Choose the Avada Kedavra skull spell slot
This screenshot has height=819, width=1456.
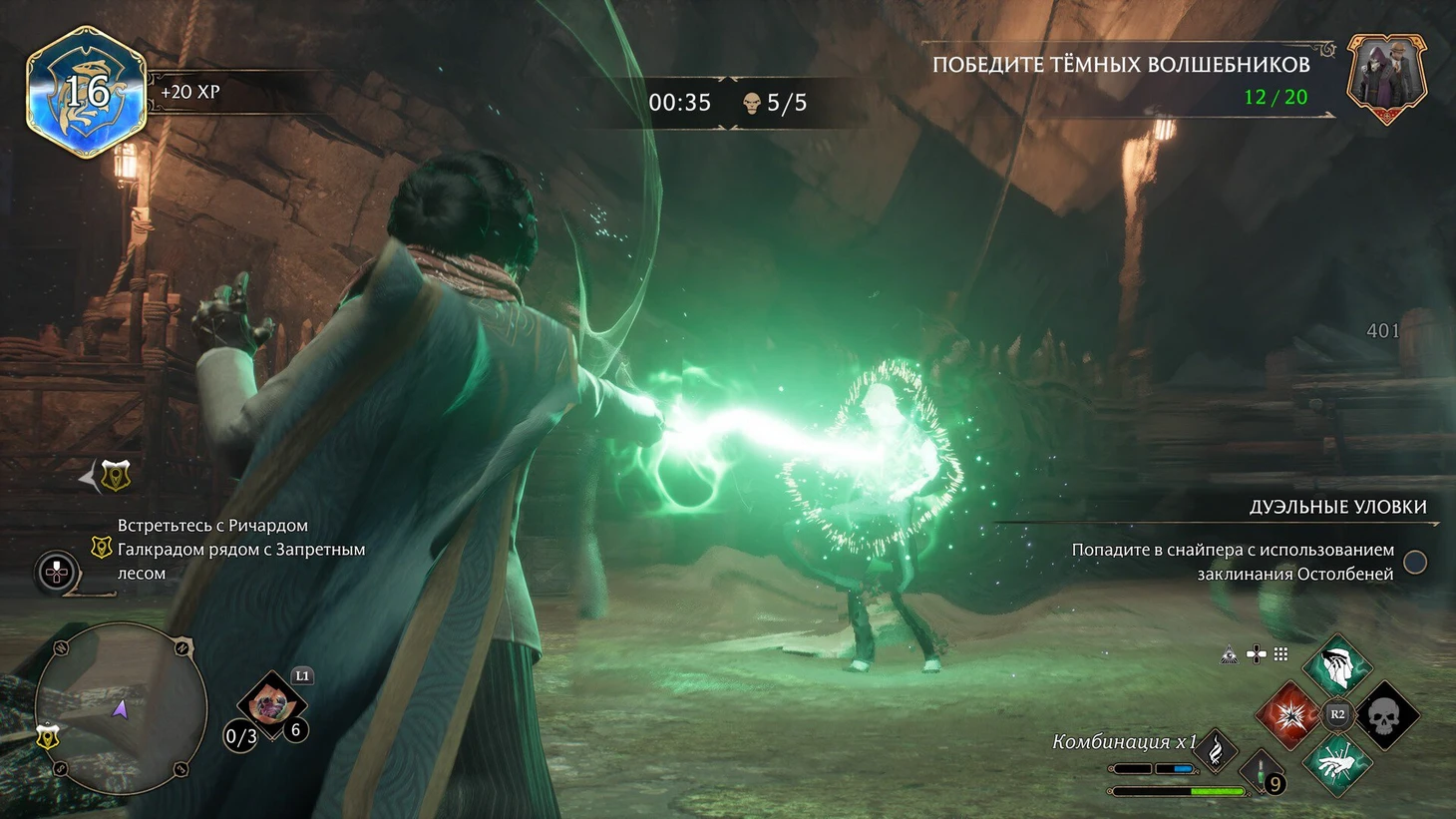pyautogui.click(x=1384, y=714)
